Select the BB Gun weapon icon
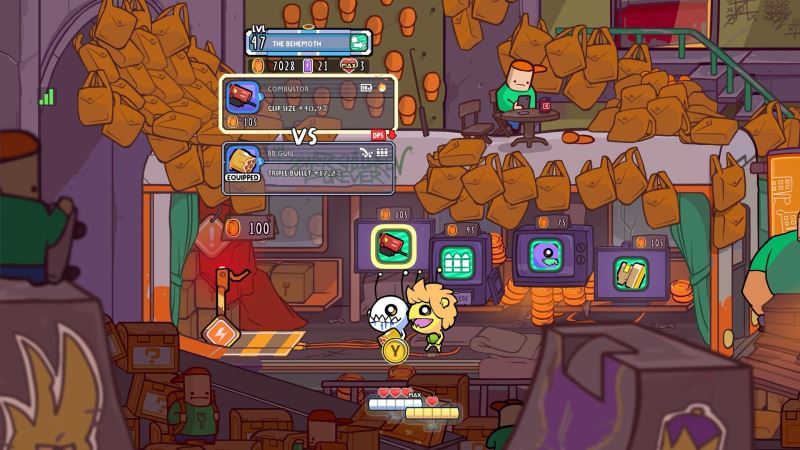This screenshot has width=800, height=450. (x=244, y=160)
